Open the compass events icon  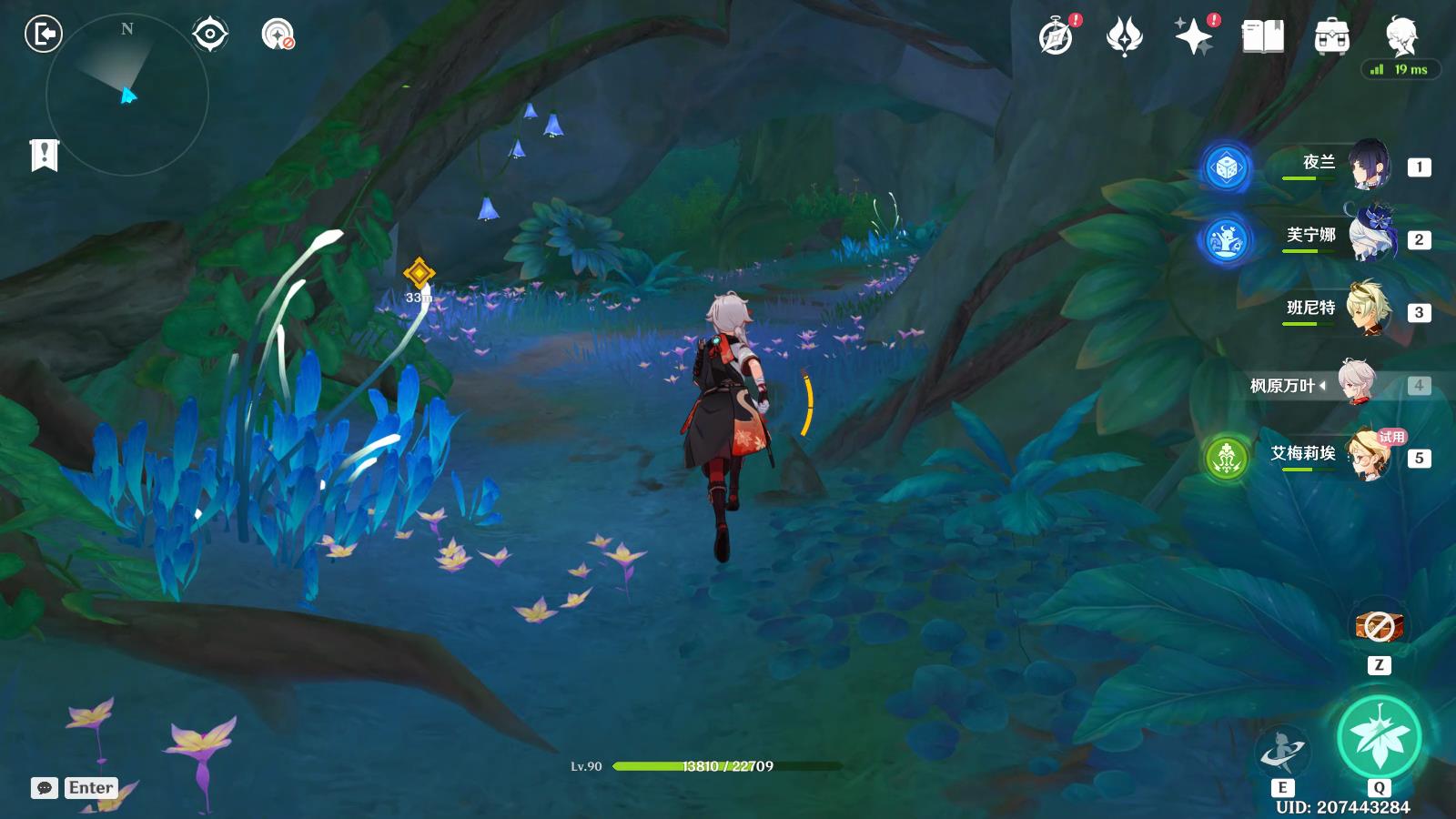click(x=1057, y=37)
